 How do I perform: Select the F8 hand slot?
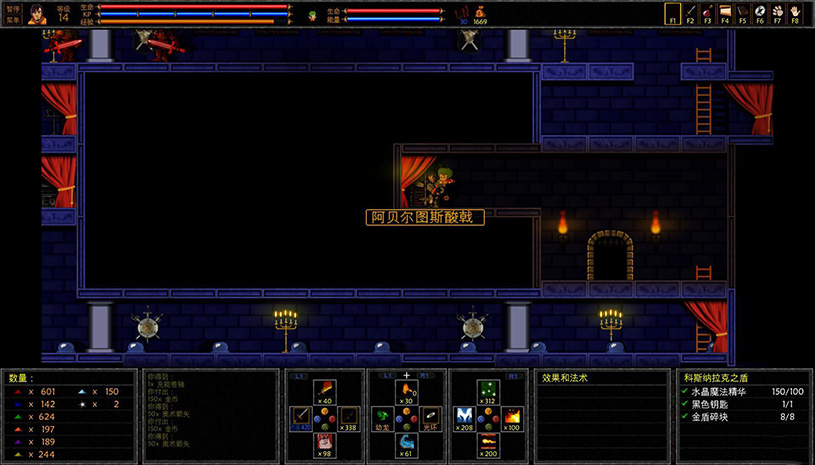794,14
